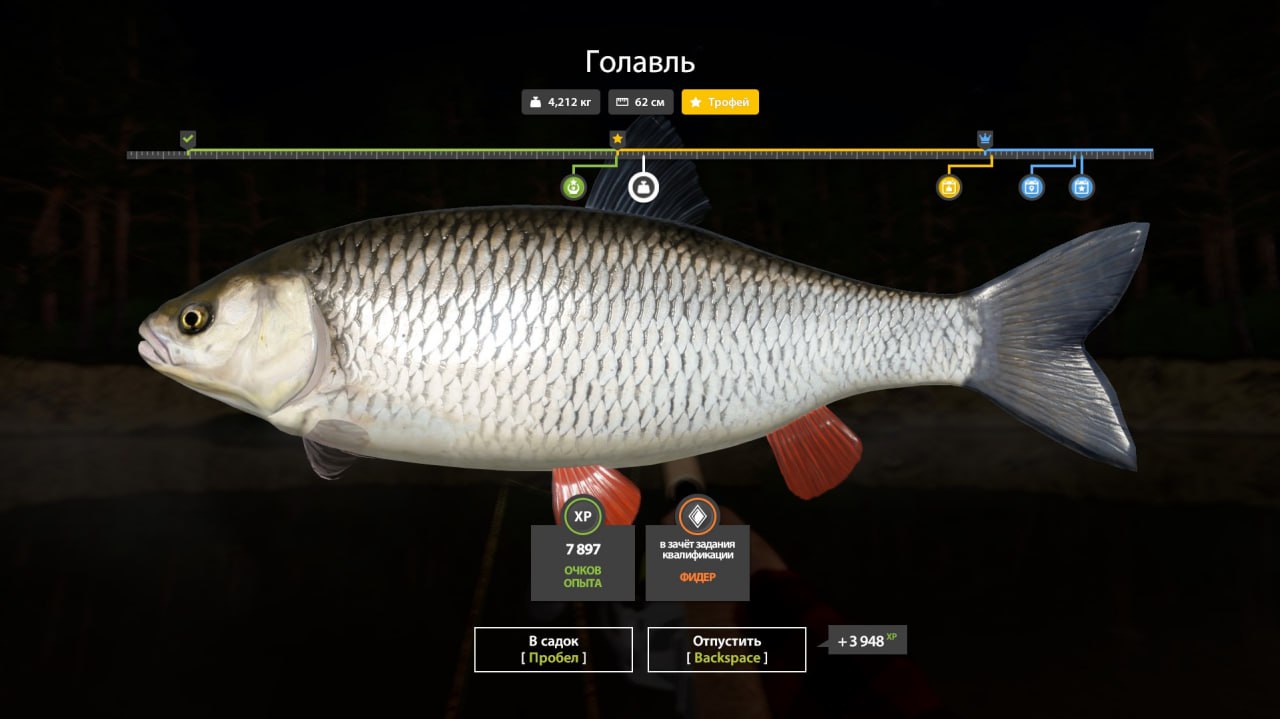Click the yellow Трофей badge
This screenshot has width=1280, height=719.
pos(720,102)
